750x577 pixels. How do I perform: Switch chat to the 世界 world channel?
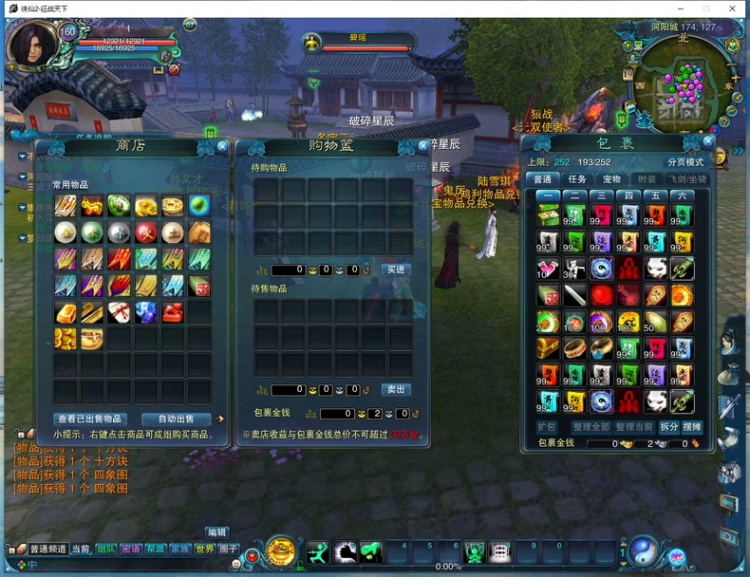(204, 549)
